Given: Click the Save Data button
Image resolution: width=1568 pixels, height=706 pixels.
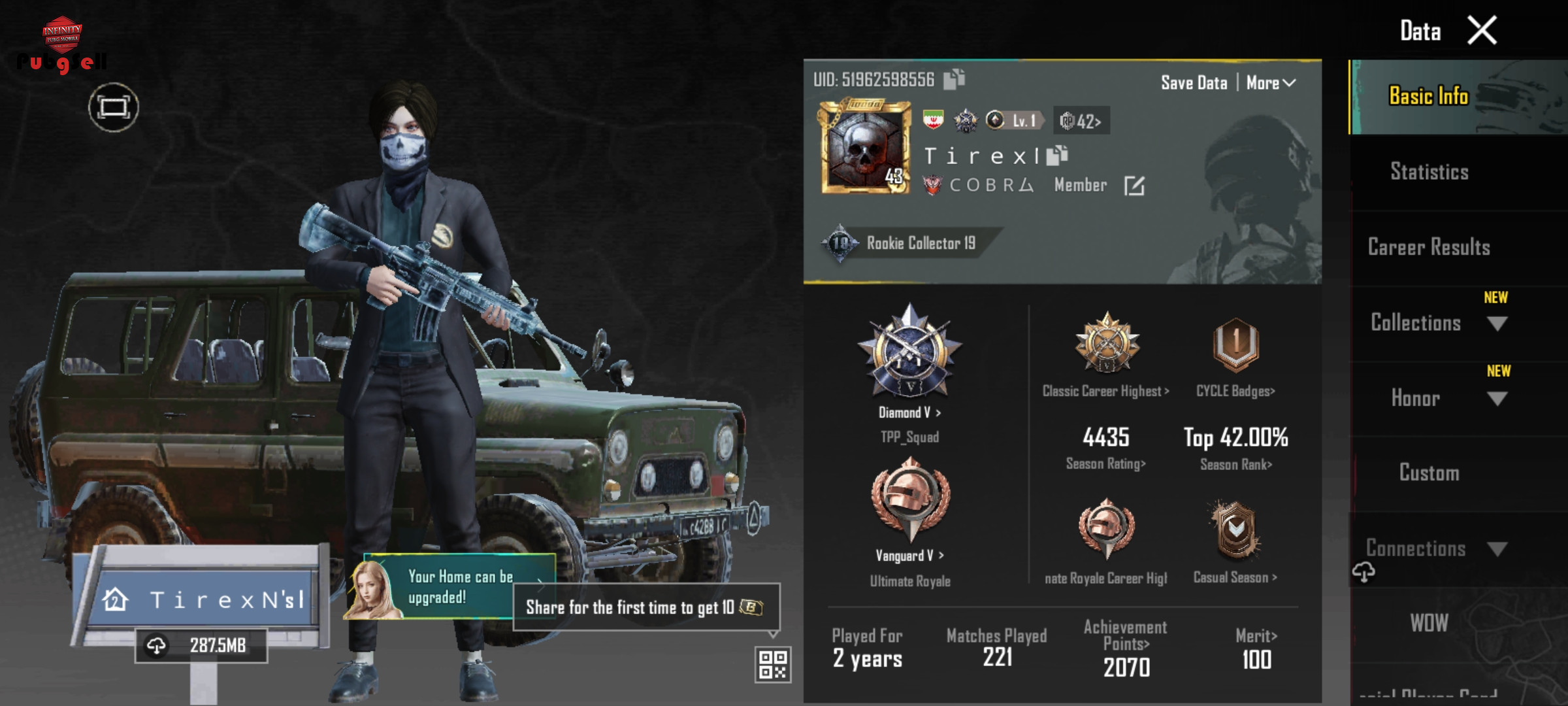Looking at the screenshot, I should point(1194,83).
